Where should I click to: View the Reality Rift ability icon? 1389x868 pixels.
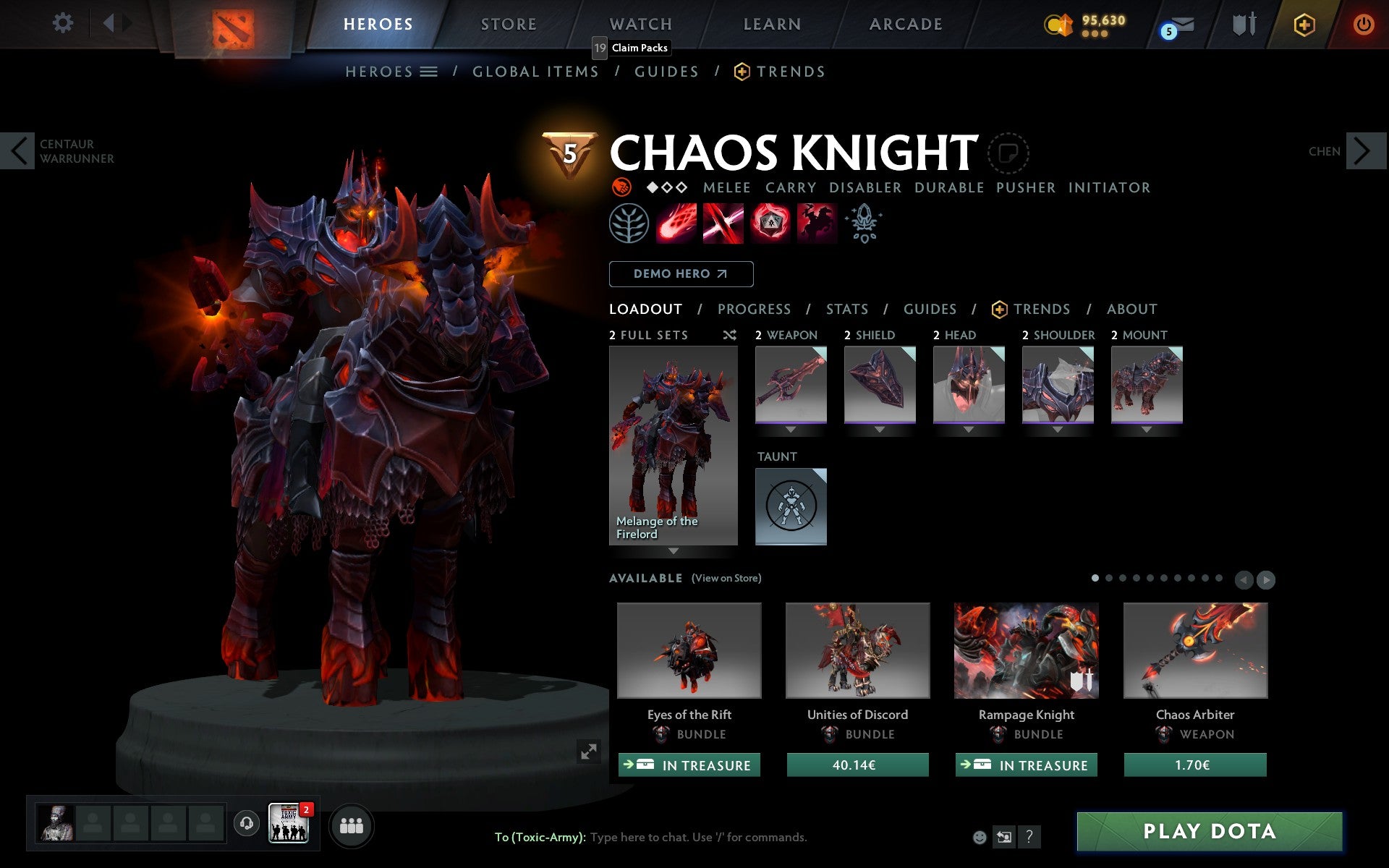coord(723,223)
